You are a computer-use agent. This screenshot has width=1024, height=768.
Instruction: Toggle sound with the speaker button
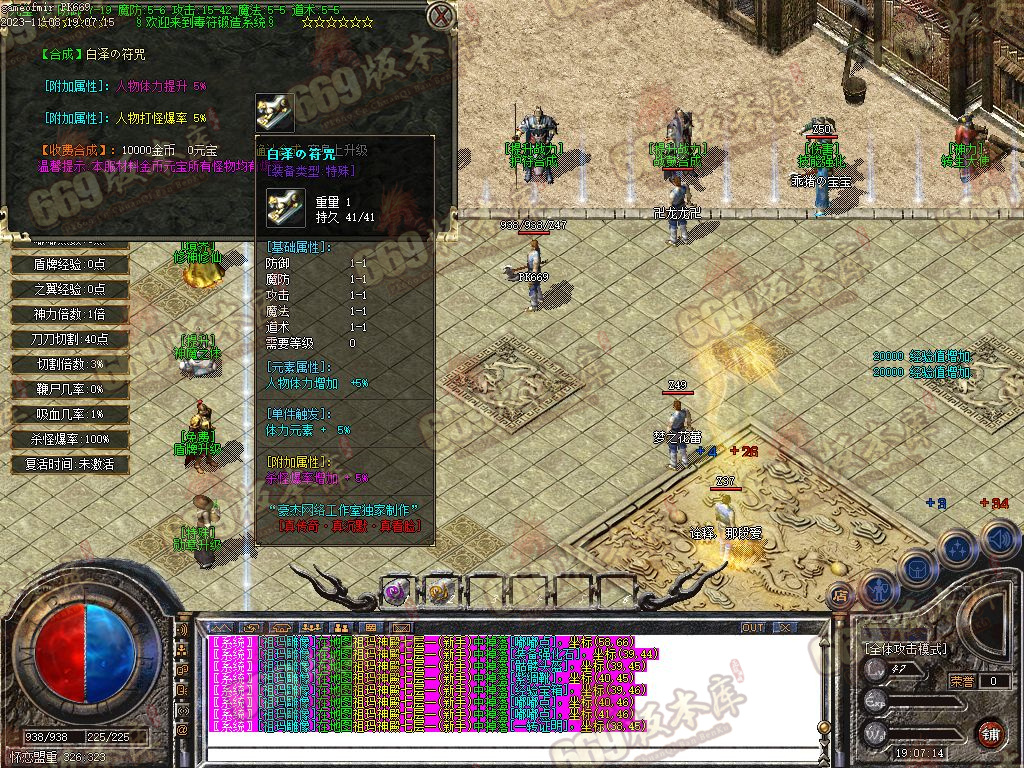tap(998, 540)
